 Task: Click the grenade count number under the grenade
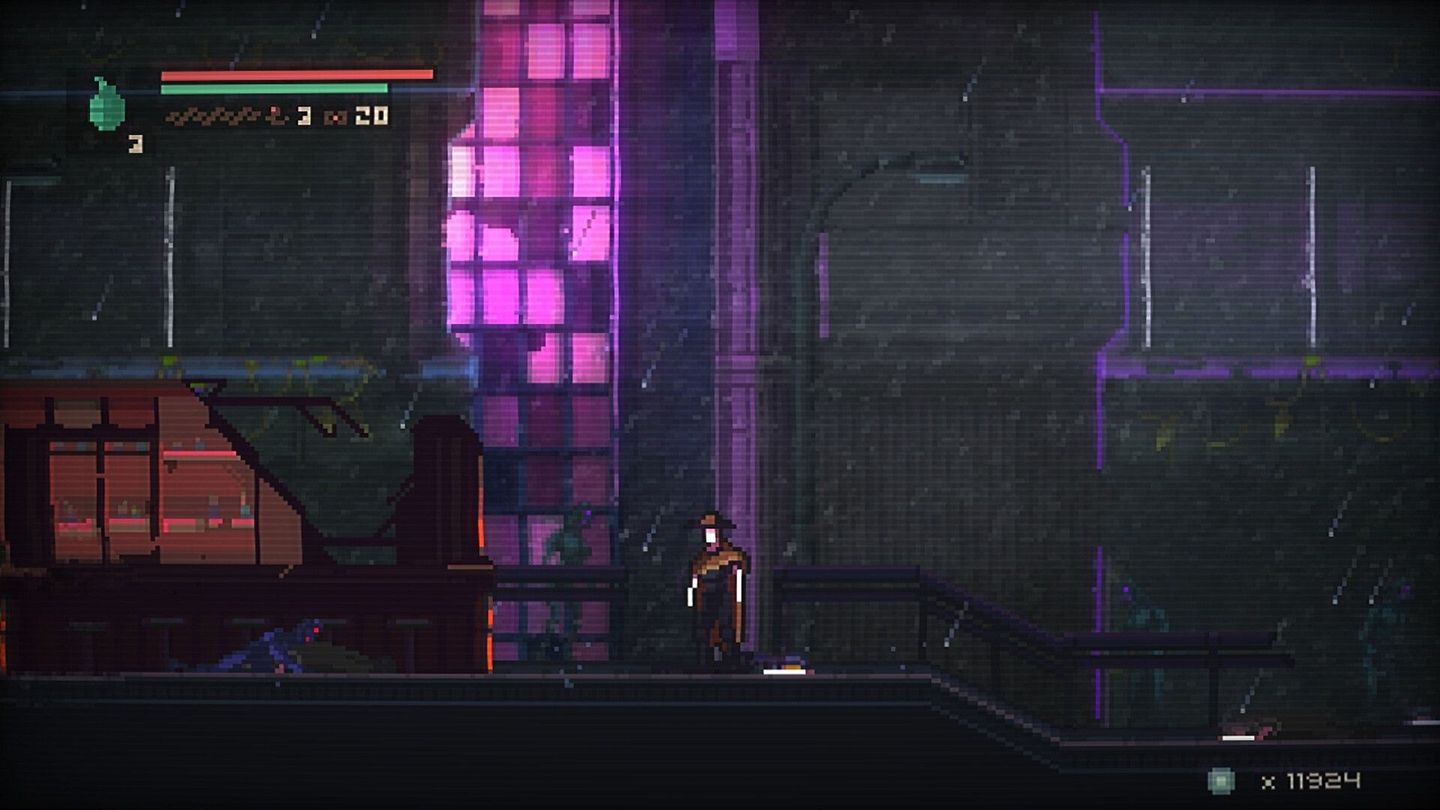pyautogui.click(x=135, y=143)
